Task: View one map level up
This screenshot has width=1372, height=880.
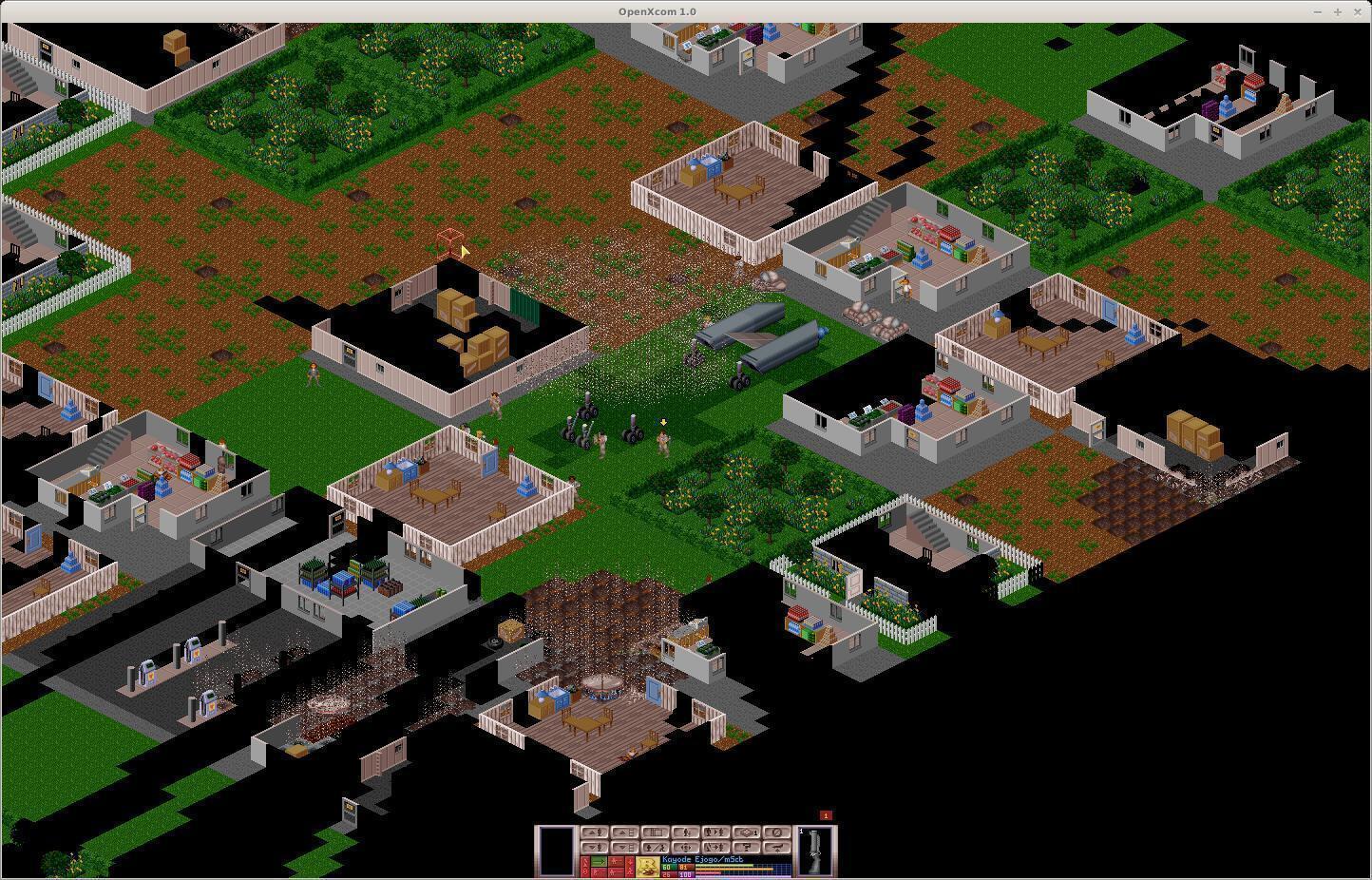Action: pos(623,832)
